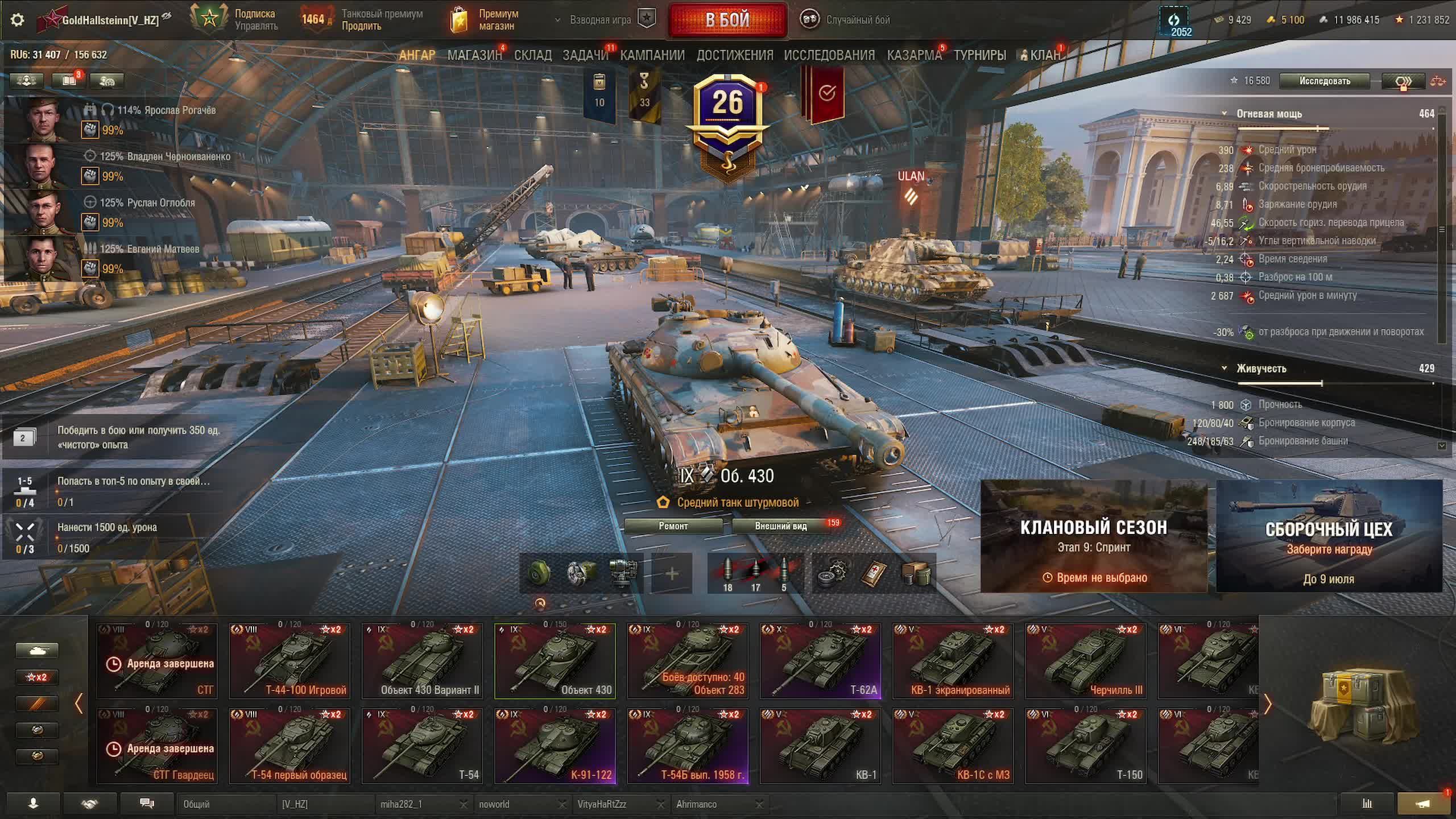Open the Сборочный цех banner
Viewport: 1456px width, 819px height.
pos(1329,536)
